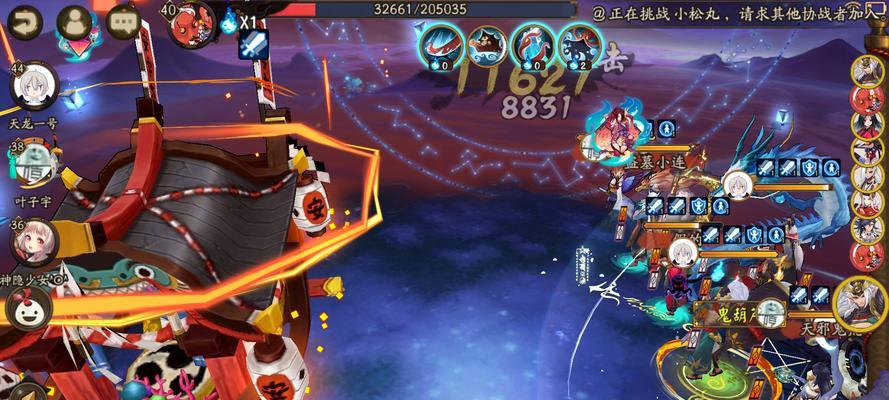Click the first boss skill icon
889x400 pixels.
pos(438,44)
